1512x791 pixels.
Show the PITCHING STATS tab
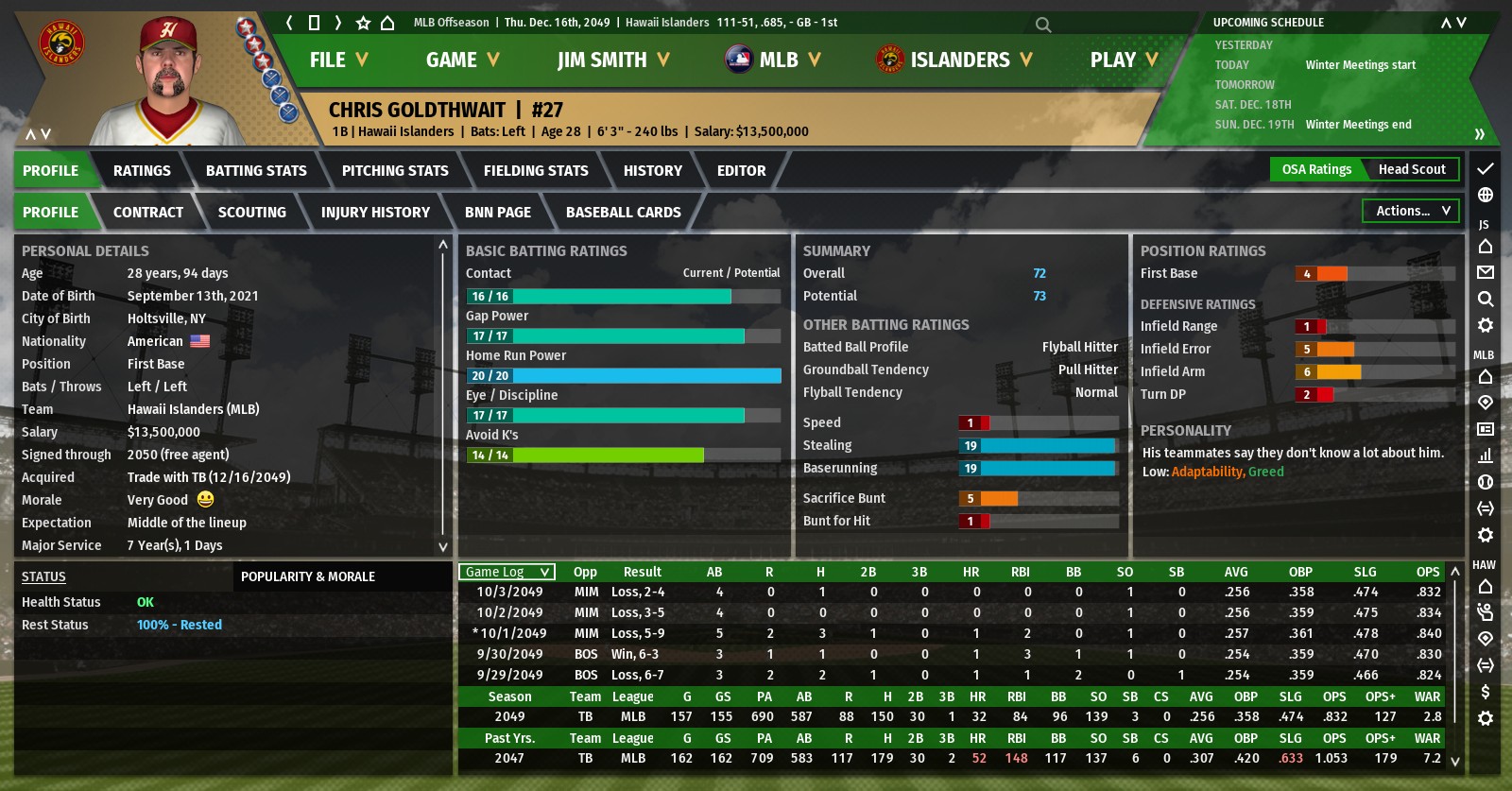point(395,171)
